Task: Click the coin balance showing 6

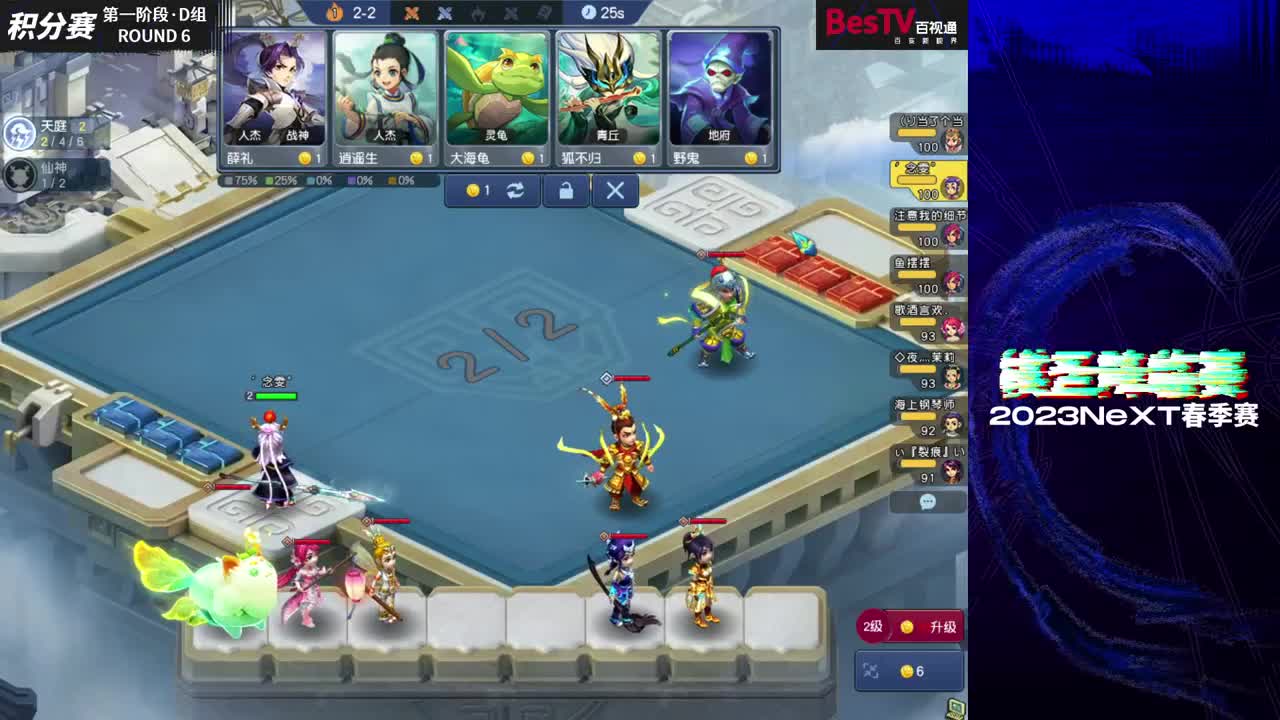Action: click(x=915, y=671)
